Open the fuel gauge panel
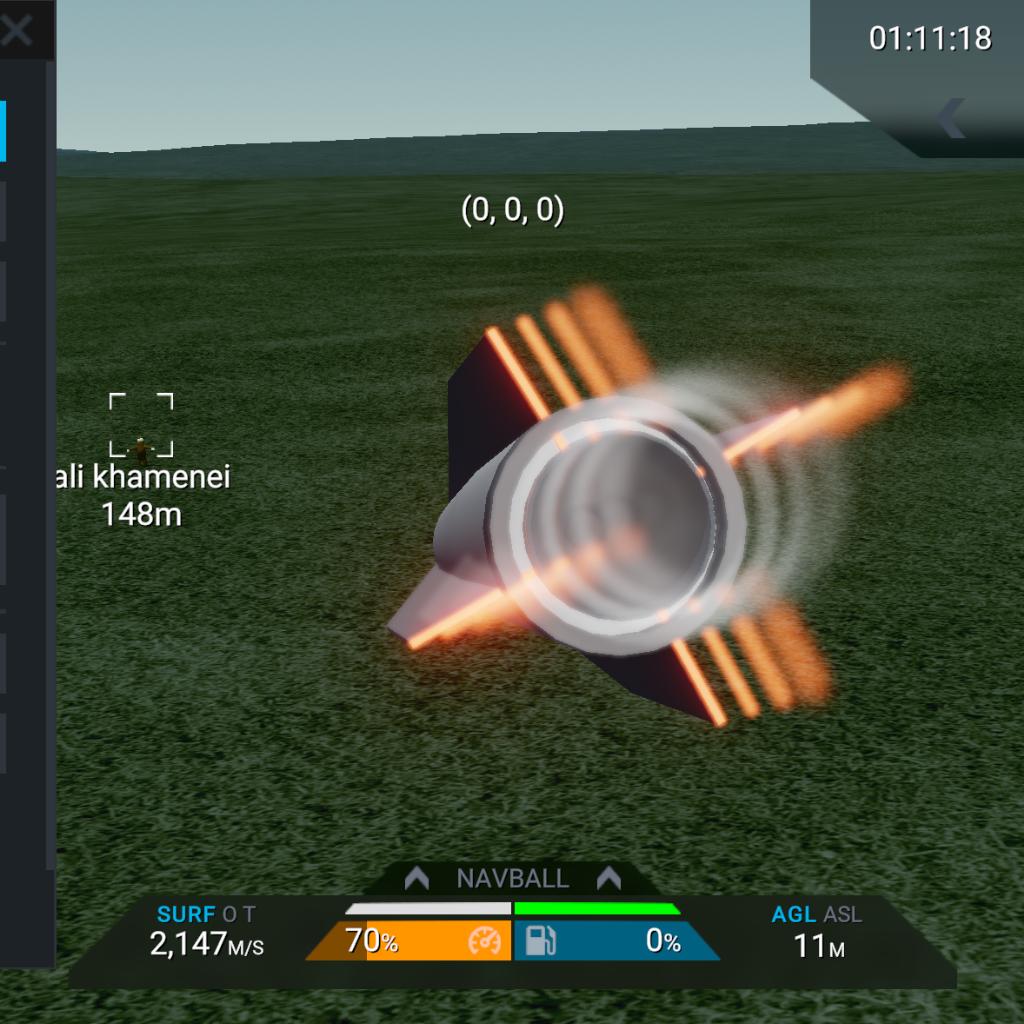This screenshot has width=1024, height=1024. [x=615, y=942]
